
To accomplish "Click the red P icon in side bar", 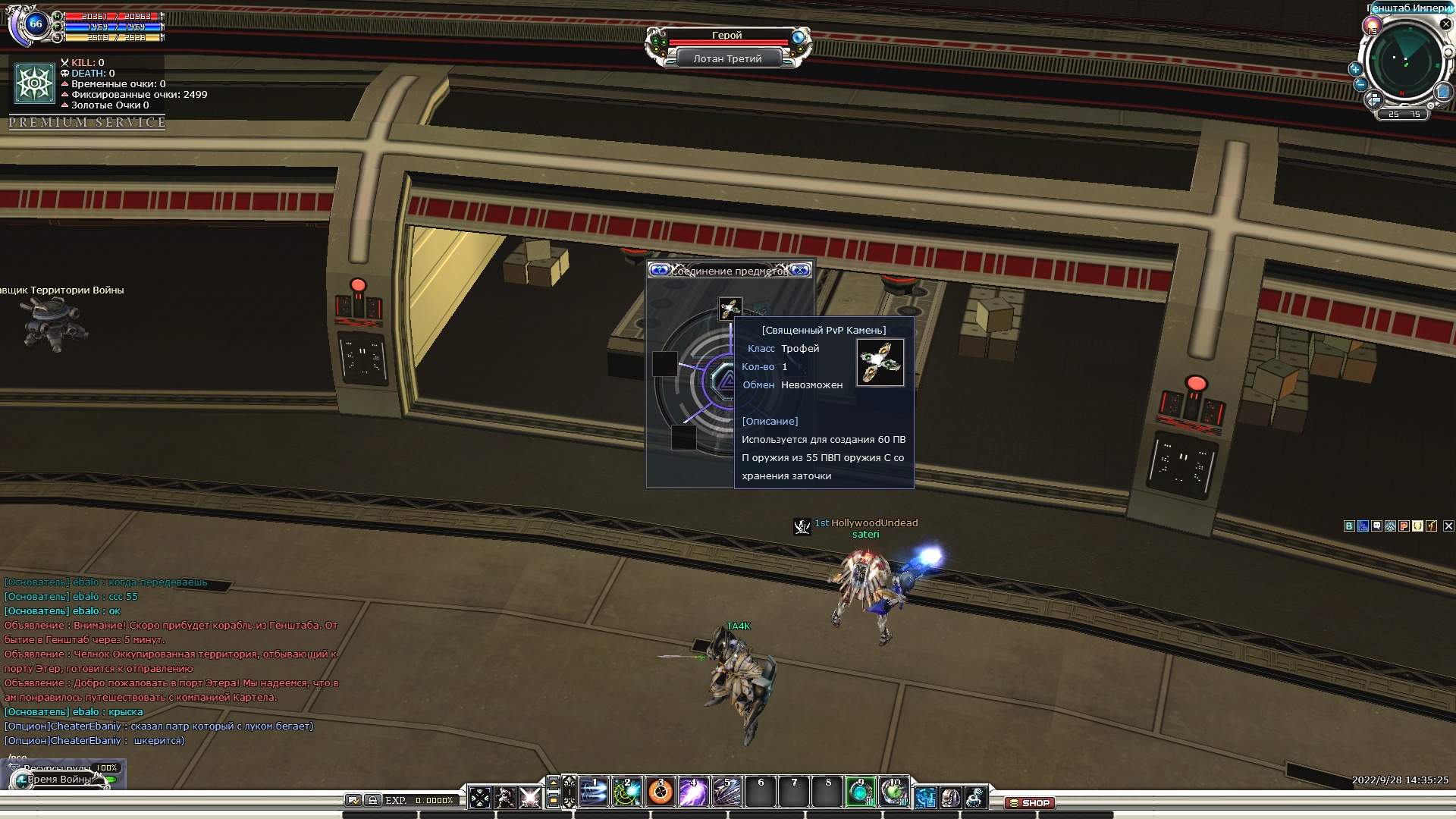I will pos(1404,526).
